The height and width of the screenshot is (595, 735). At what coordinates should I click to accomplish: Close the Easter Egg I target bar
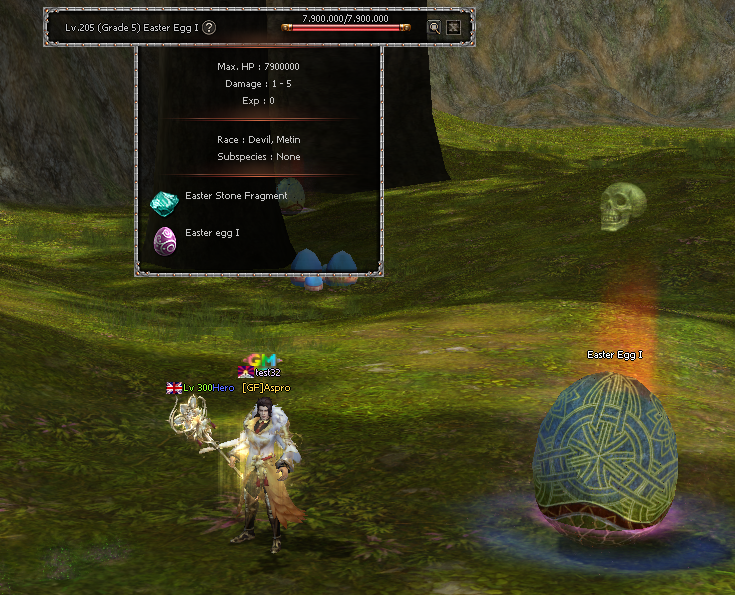(453, 28)
